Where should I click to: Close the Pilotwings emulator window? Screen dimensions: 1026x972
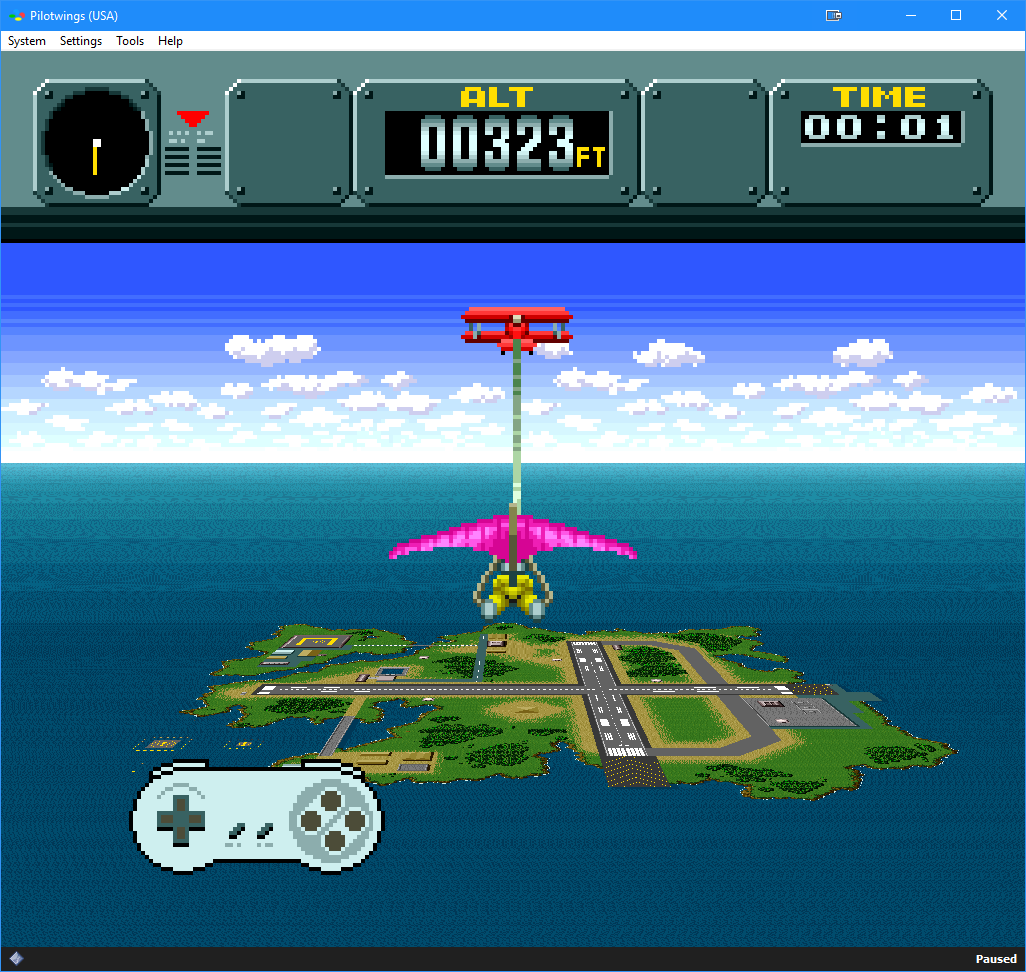1002,15
